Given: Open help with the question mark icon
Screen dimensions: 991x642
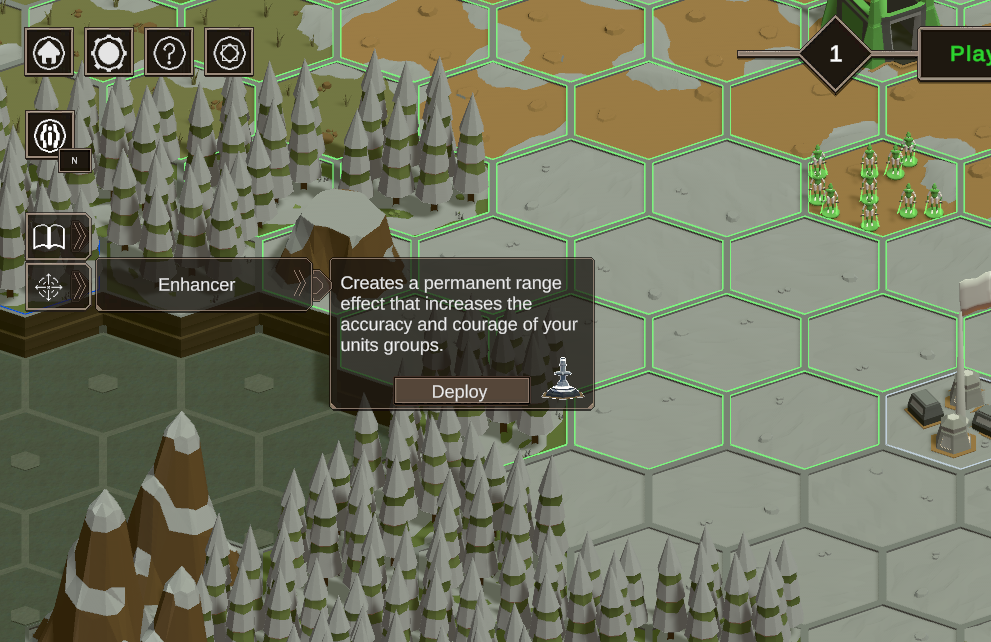Looking at the screenshot, I should pyautogui.click(x=169, y=52).
